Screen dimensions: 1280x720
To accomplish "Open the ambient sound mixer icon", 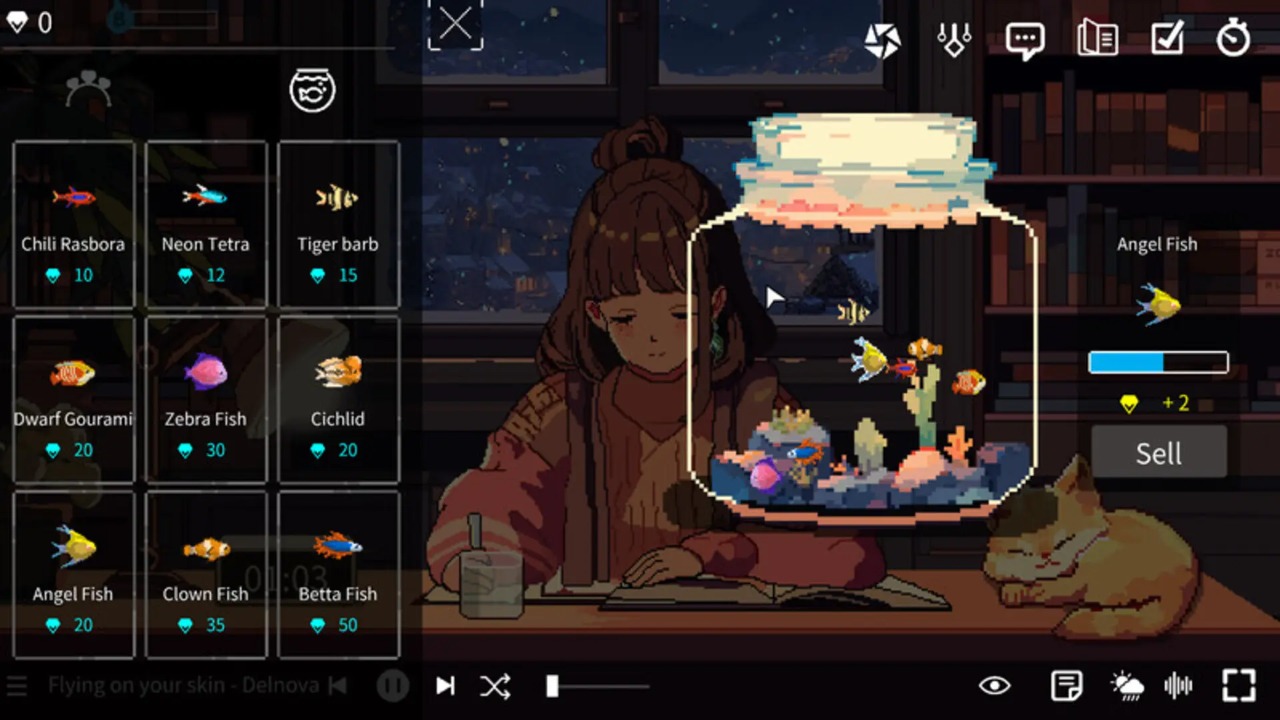I will tap(1179, 686).
